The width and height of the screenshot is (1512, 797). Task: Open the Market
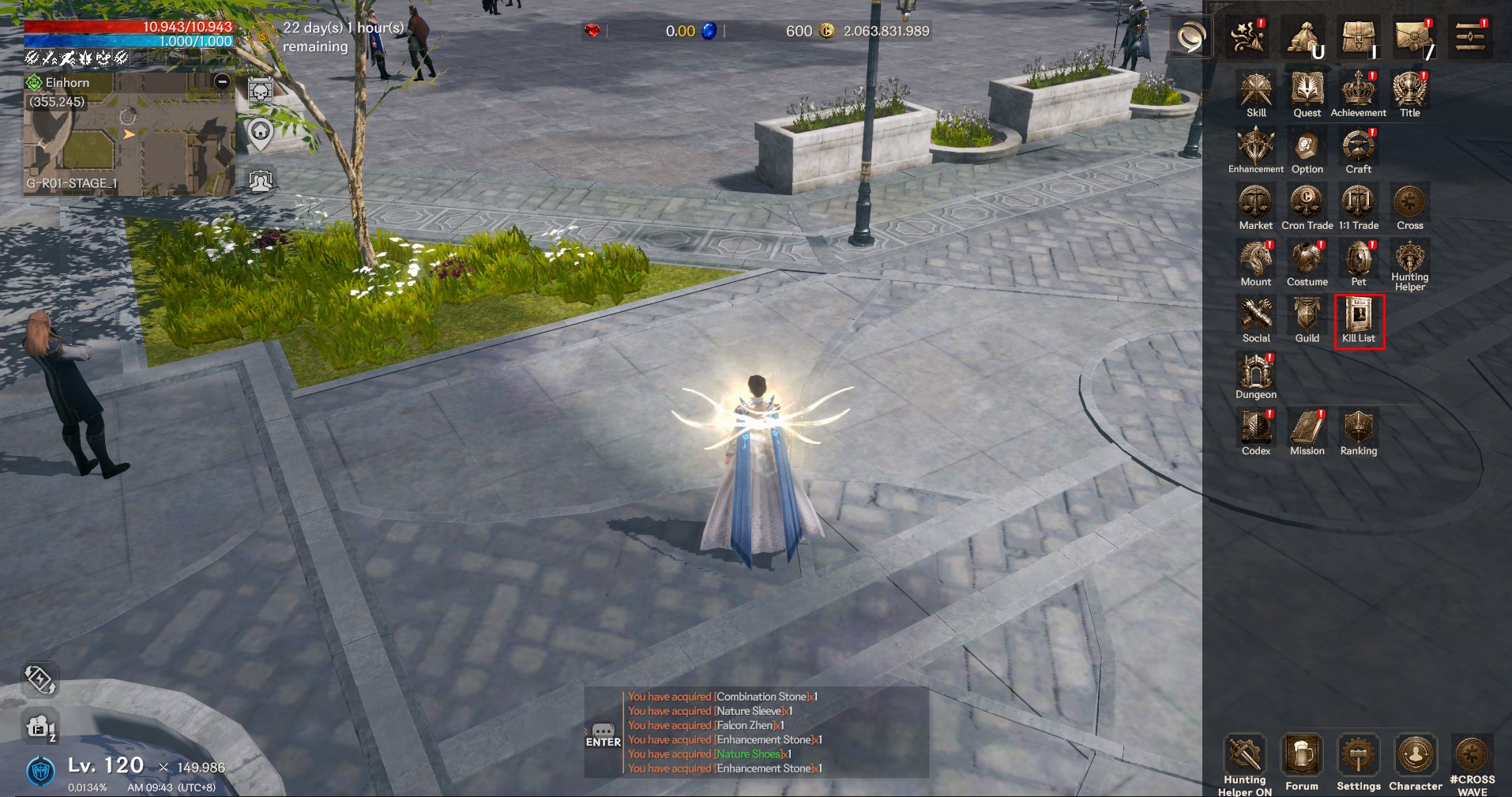pyautogui.click(x=1255, y=204)
